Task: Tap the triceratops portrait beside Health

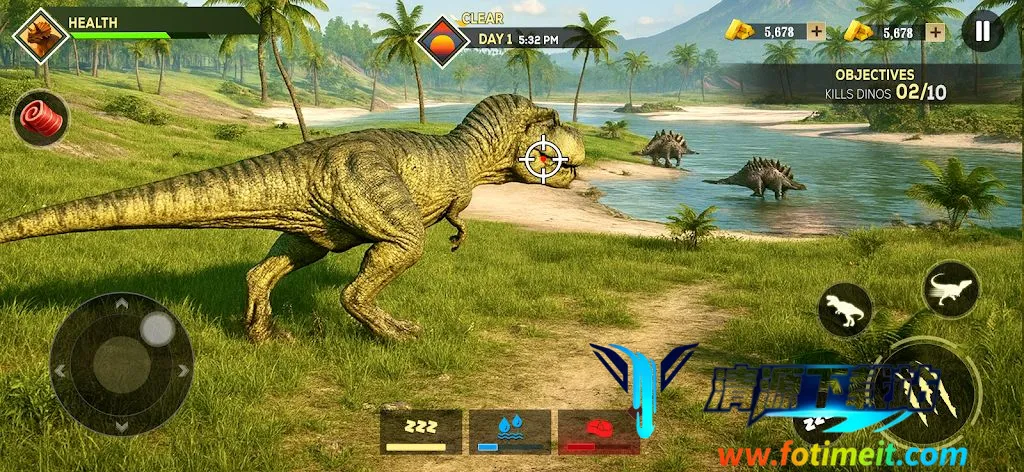Action: tap(41, 36)
